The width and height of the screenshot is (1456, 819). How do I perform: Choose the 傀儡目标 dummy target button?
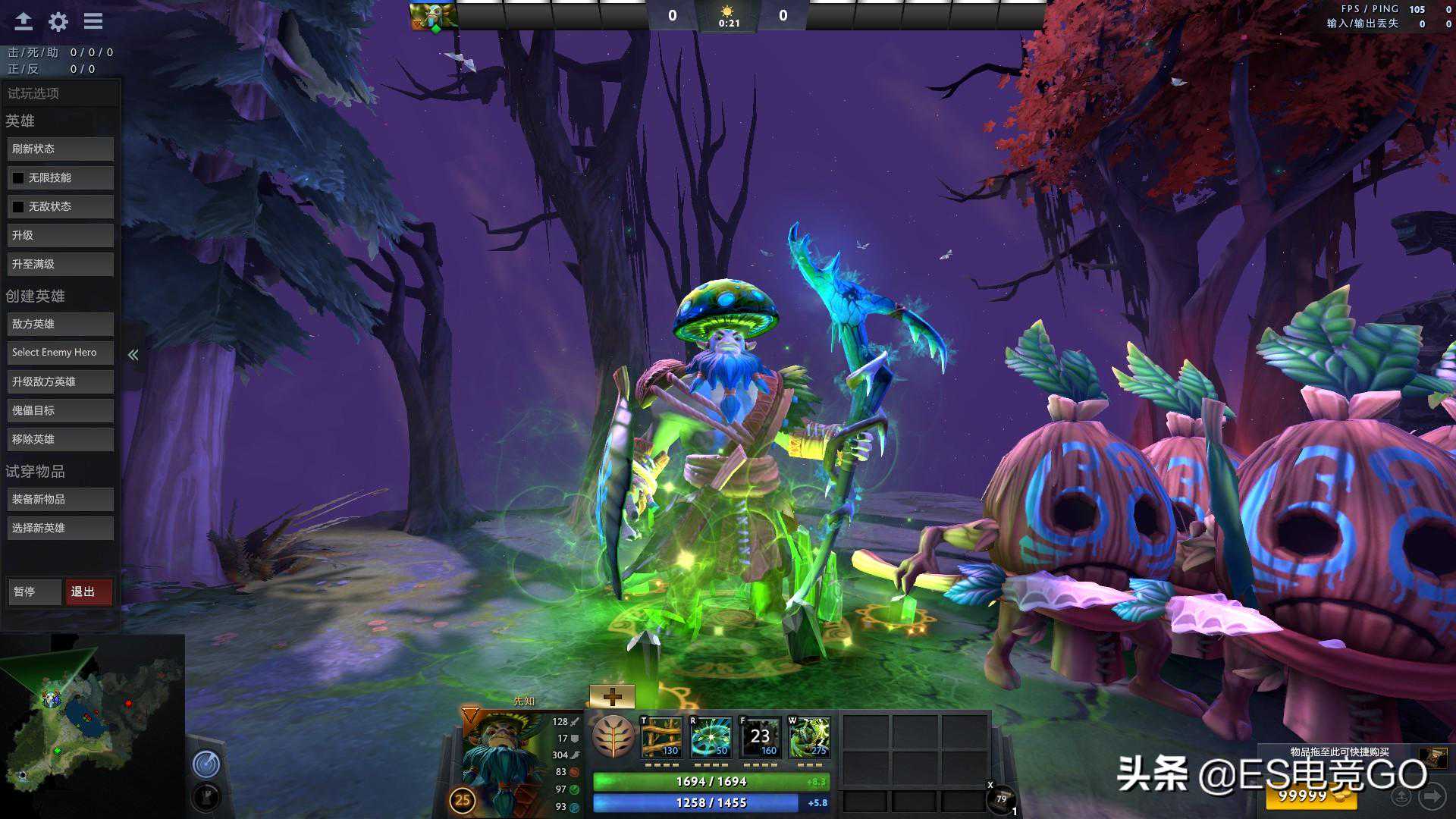60,410
